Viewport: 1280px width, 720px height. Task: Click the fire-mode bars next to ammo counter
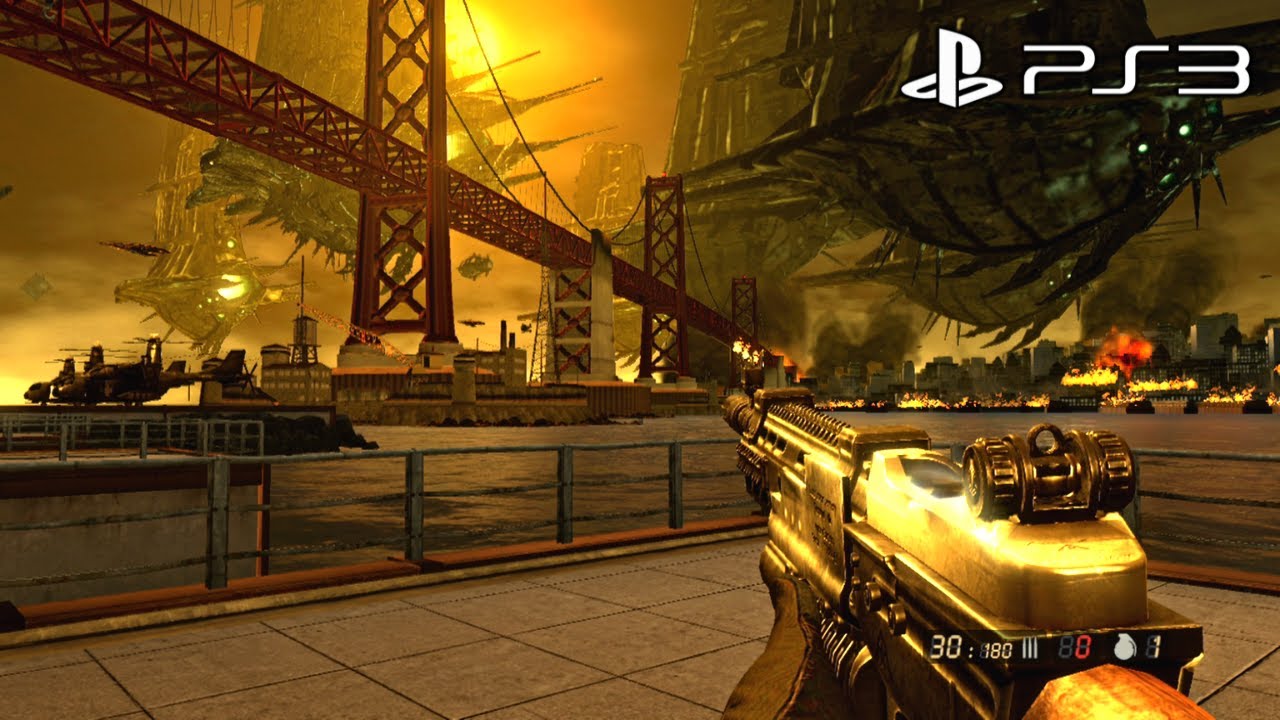[1029, 648]
